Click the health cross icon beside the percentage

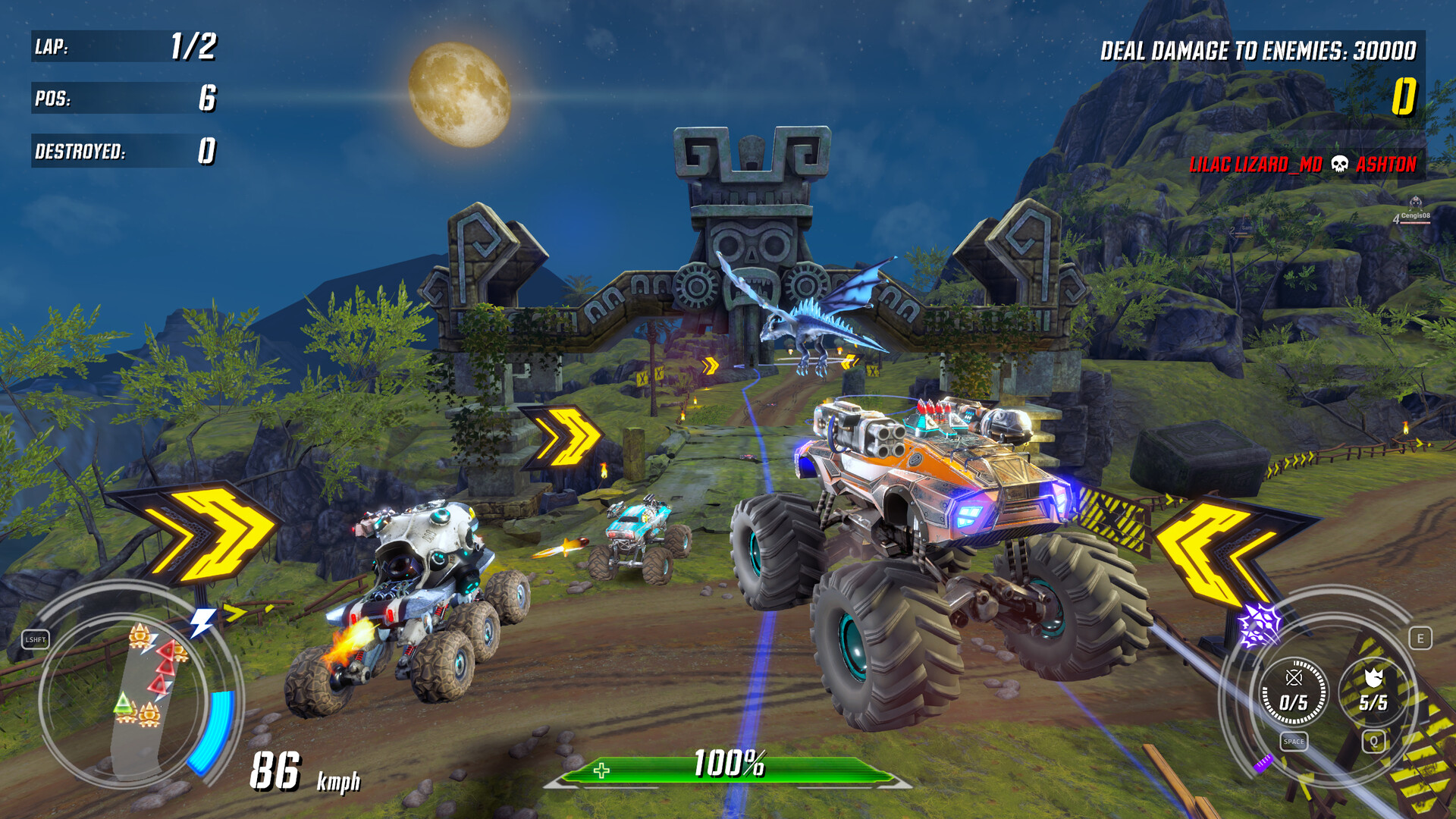tap(600, 771)
